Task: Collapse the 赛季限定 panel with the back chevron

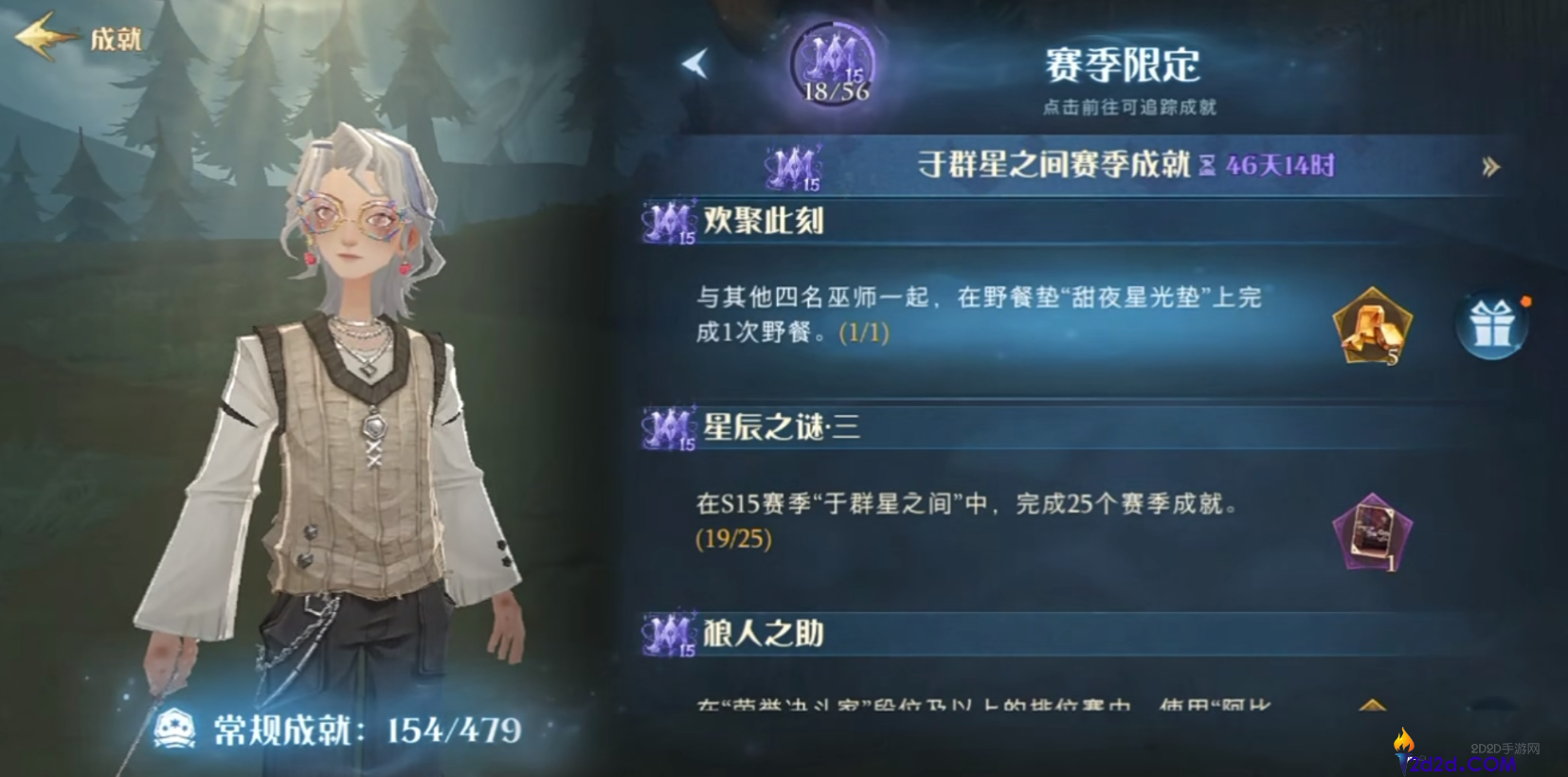Action: point(693,65)
